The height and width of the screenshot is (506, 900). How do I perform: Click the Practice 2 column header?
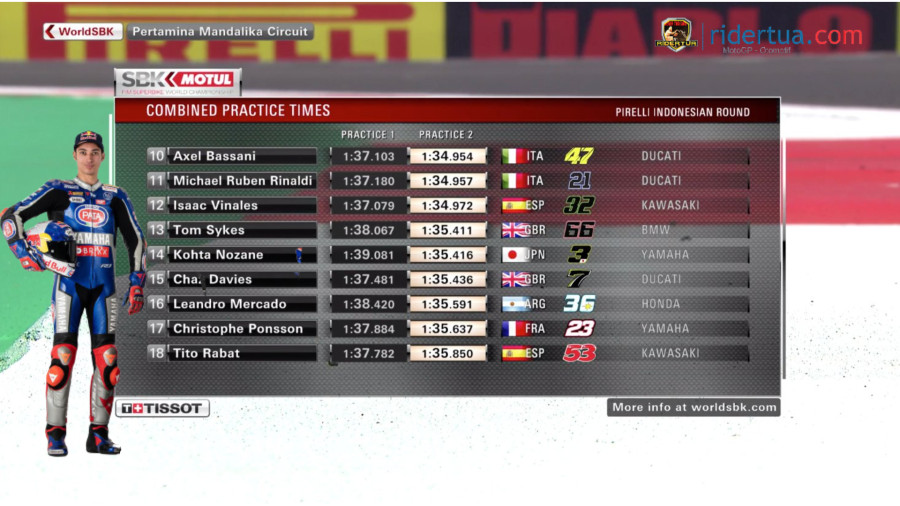[x=446, y=134]
